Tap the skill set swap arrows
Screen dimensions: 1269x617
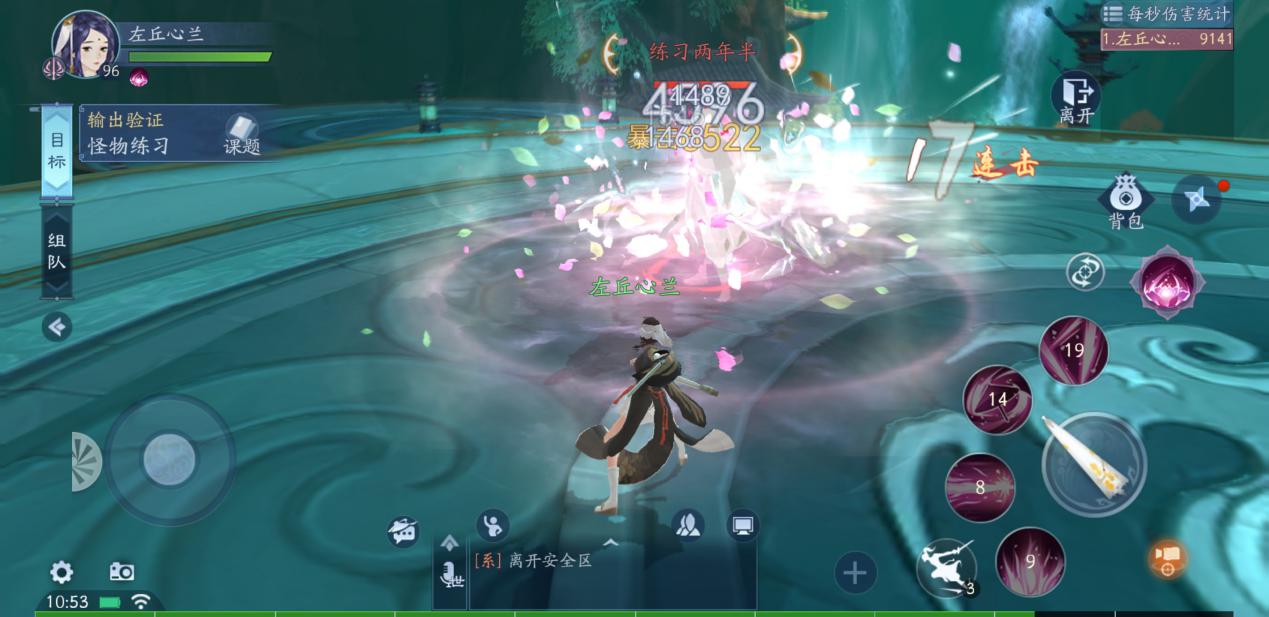[1085, 272]
